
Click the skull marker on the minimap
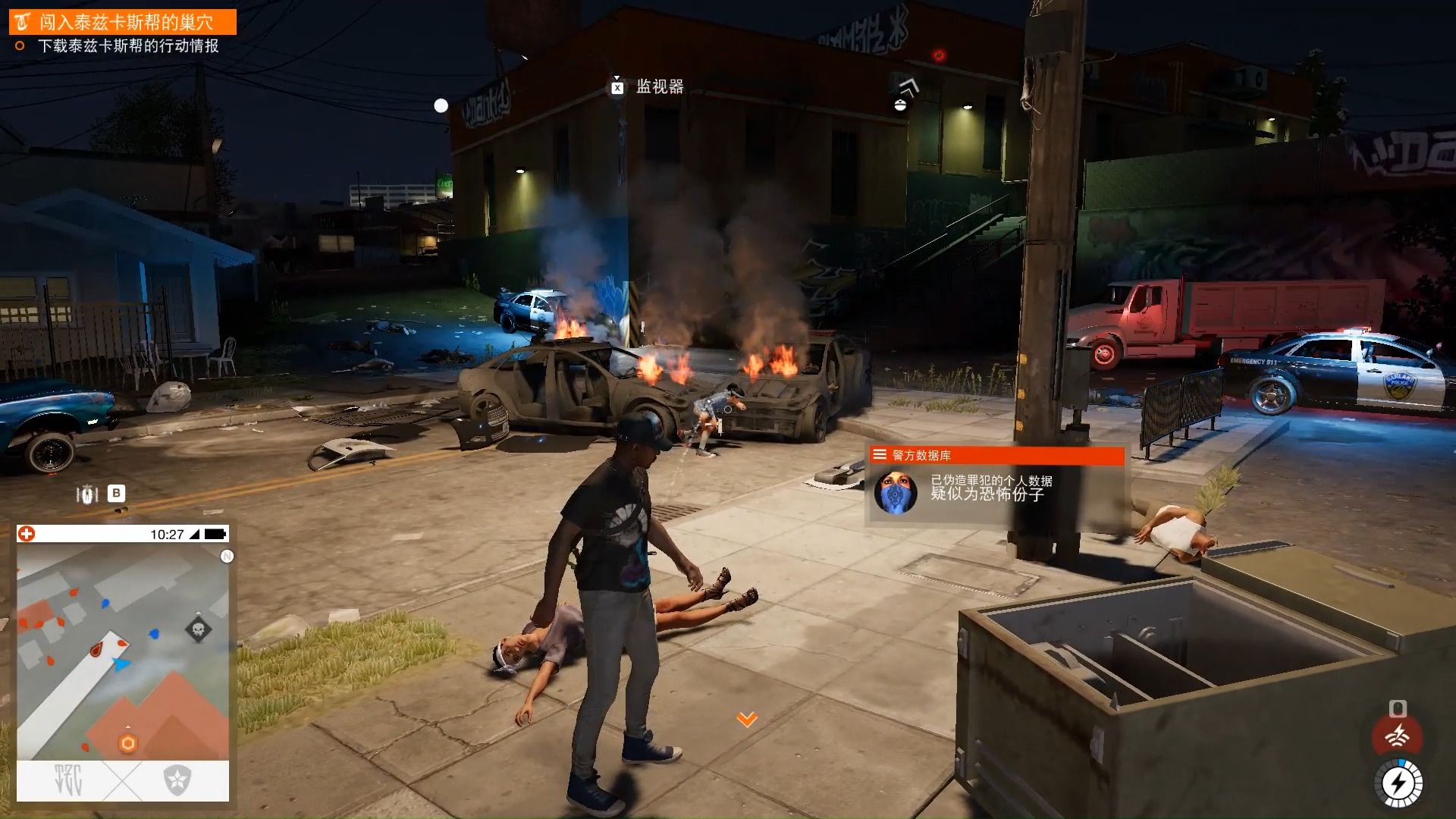[x=199, y=629]
